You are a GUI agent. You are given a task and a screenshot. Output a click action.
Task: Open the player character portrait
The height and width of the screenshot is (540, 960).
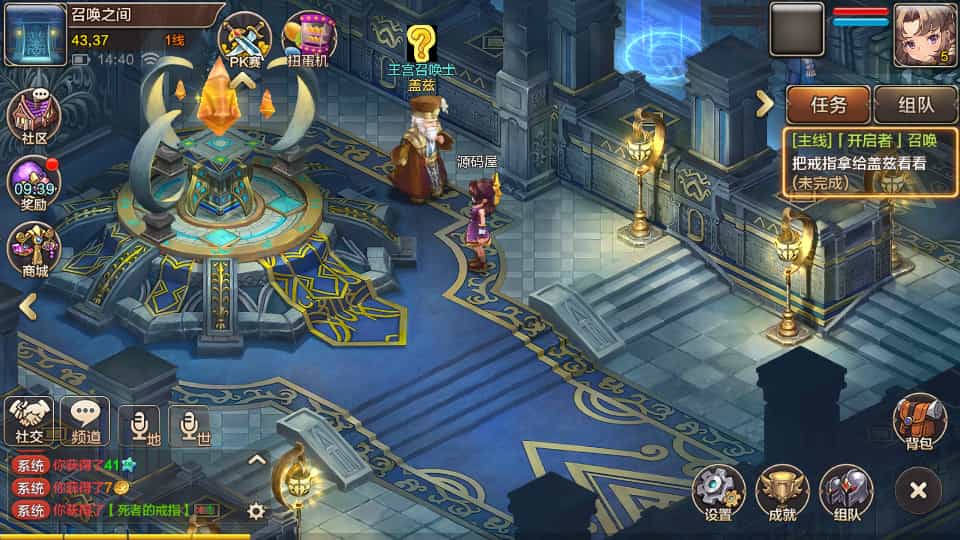tap(924, 33)
